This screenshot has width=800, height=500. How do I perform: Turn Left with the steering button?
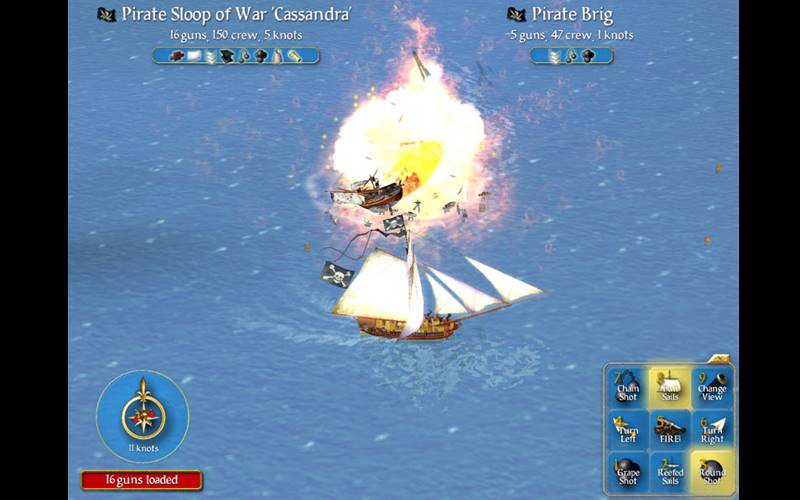coord(628,430)
